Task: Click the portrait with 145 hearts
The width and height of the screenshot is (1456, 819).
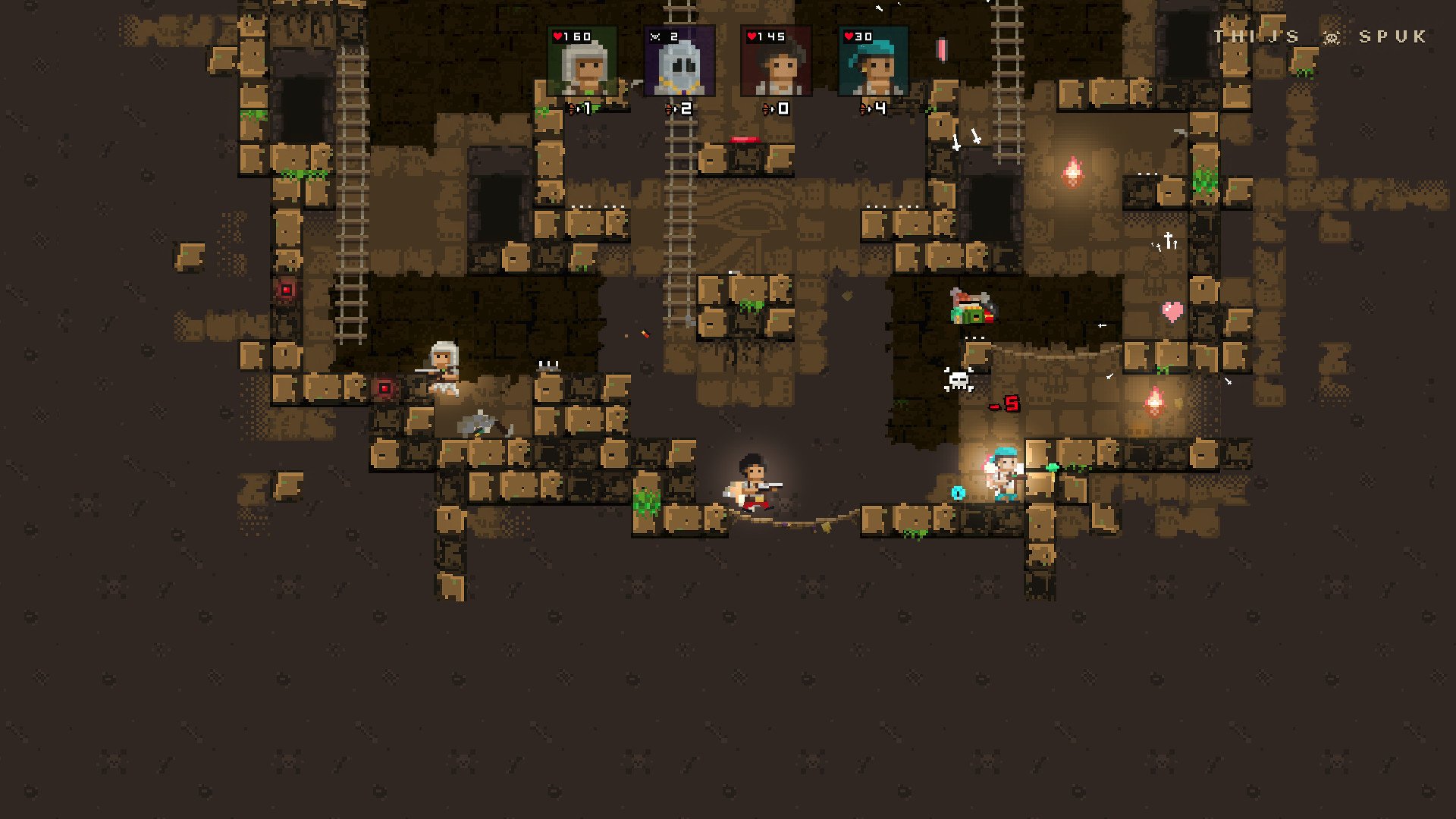Action: (777, 62)
